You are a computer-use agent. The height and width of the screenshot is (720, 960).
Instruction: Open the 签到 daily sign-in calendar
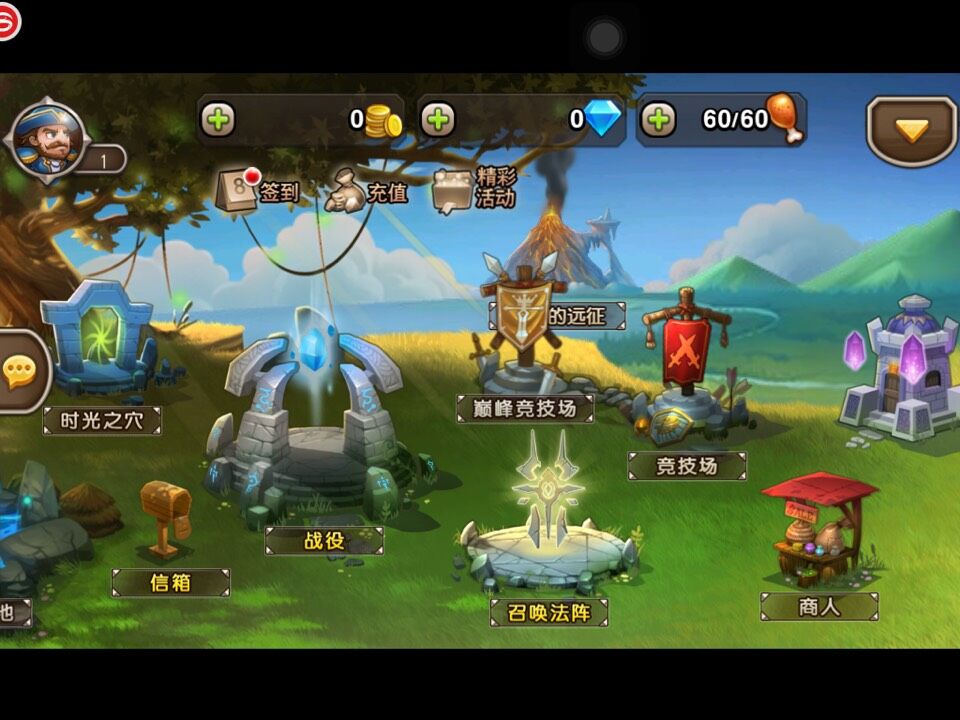point(258,189)
